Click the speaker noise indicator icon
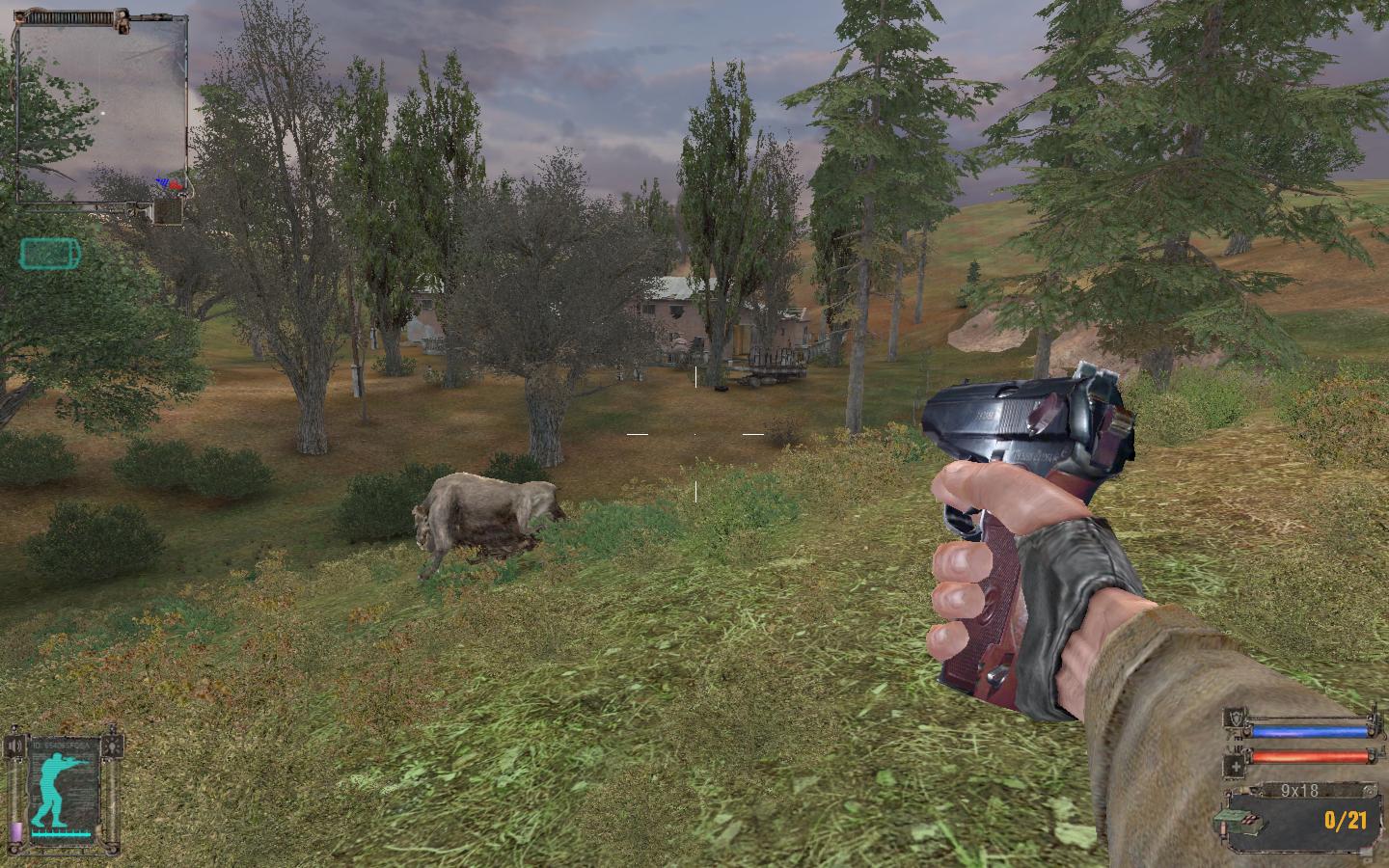The image size is (1389, 868). tap(14, 746)
